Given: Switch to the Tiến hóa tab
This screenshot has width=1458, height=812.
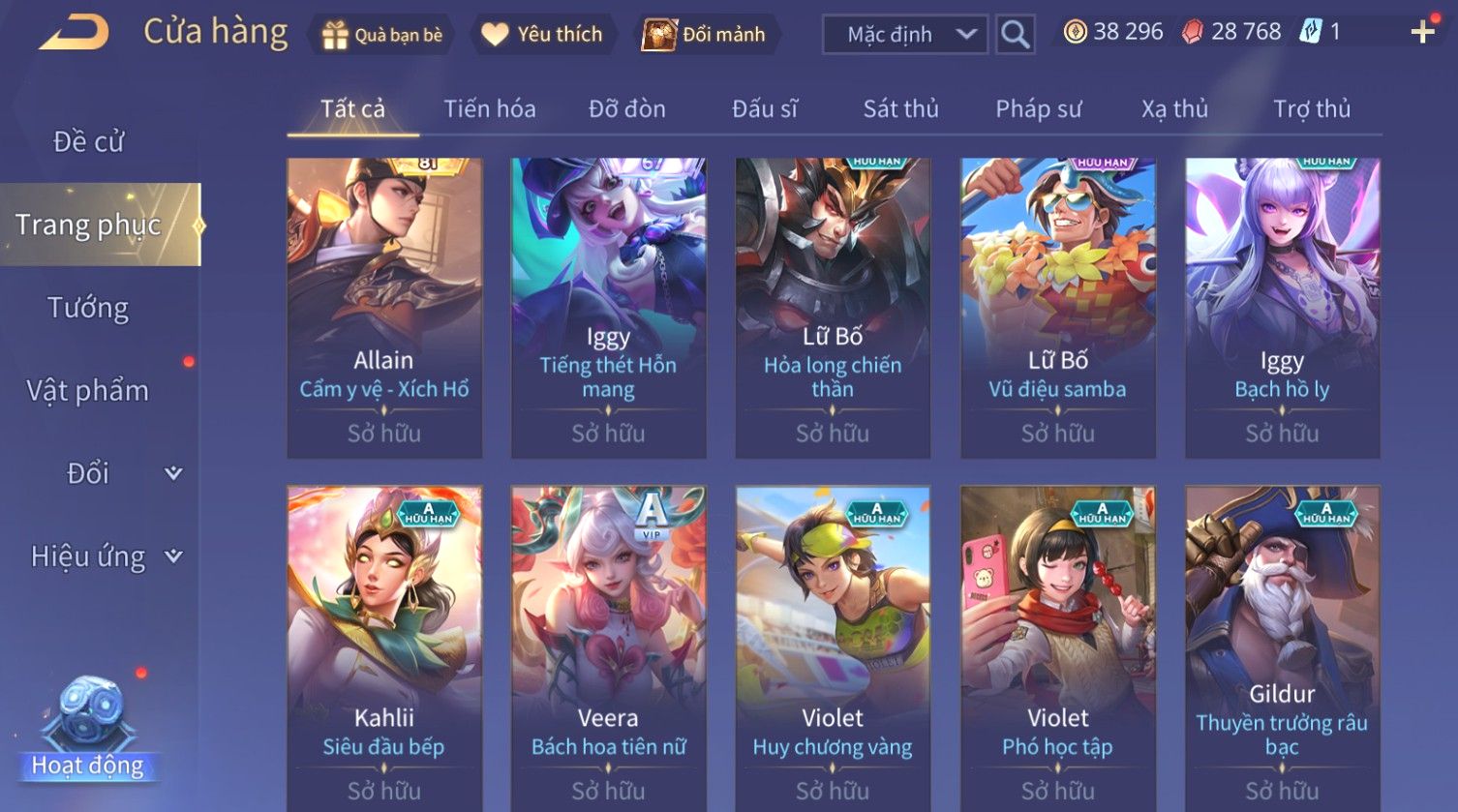Looking at the screenshot, I should click(x=489, y=109).
